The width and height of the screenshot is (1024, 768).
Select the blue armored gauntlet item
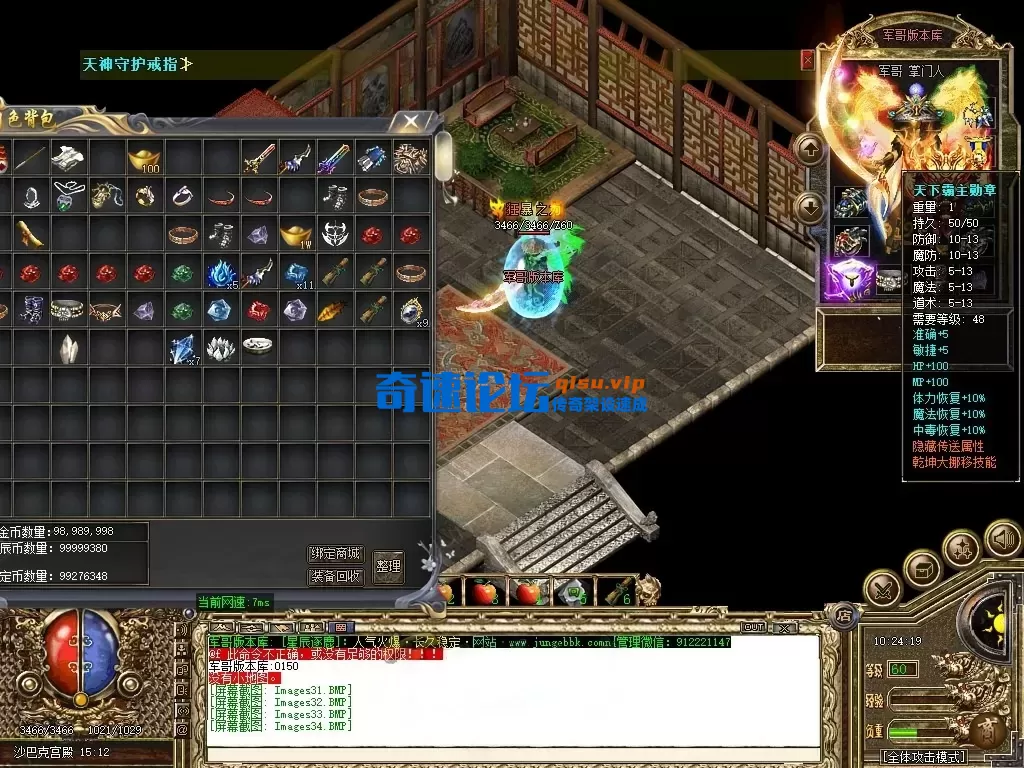pyautogui.click(x=371, y=157)
